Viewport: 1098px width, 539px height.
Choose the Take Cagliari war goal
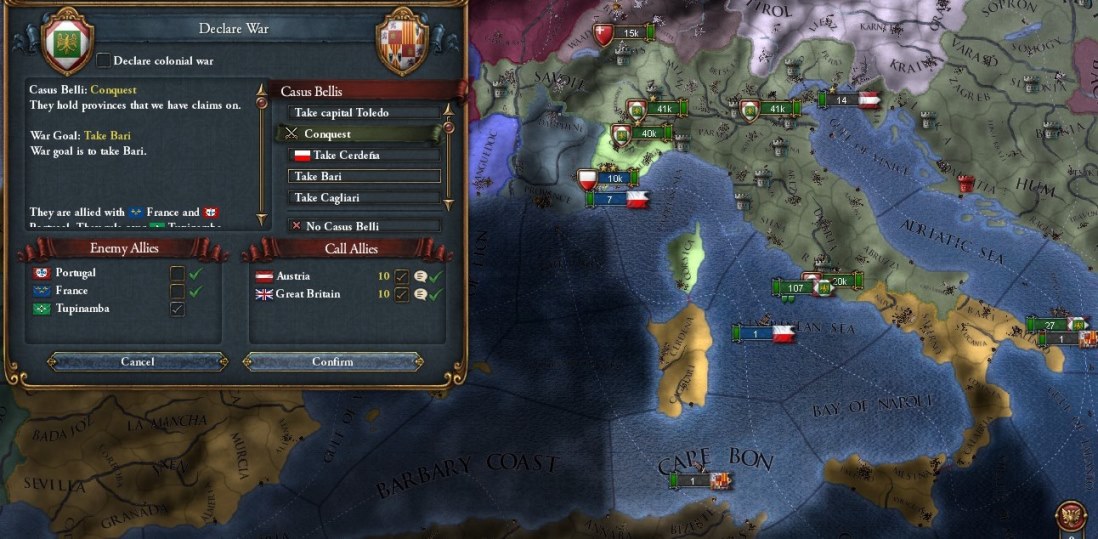363,198
